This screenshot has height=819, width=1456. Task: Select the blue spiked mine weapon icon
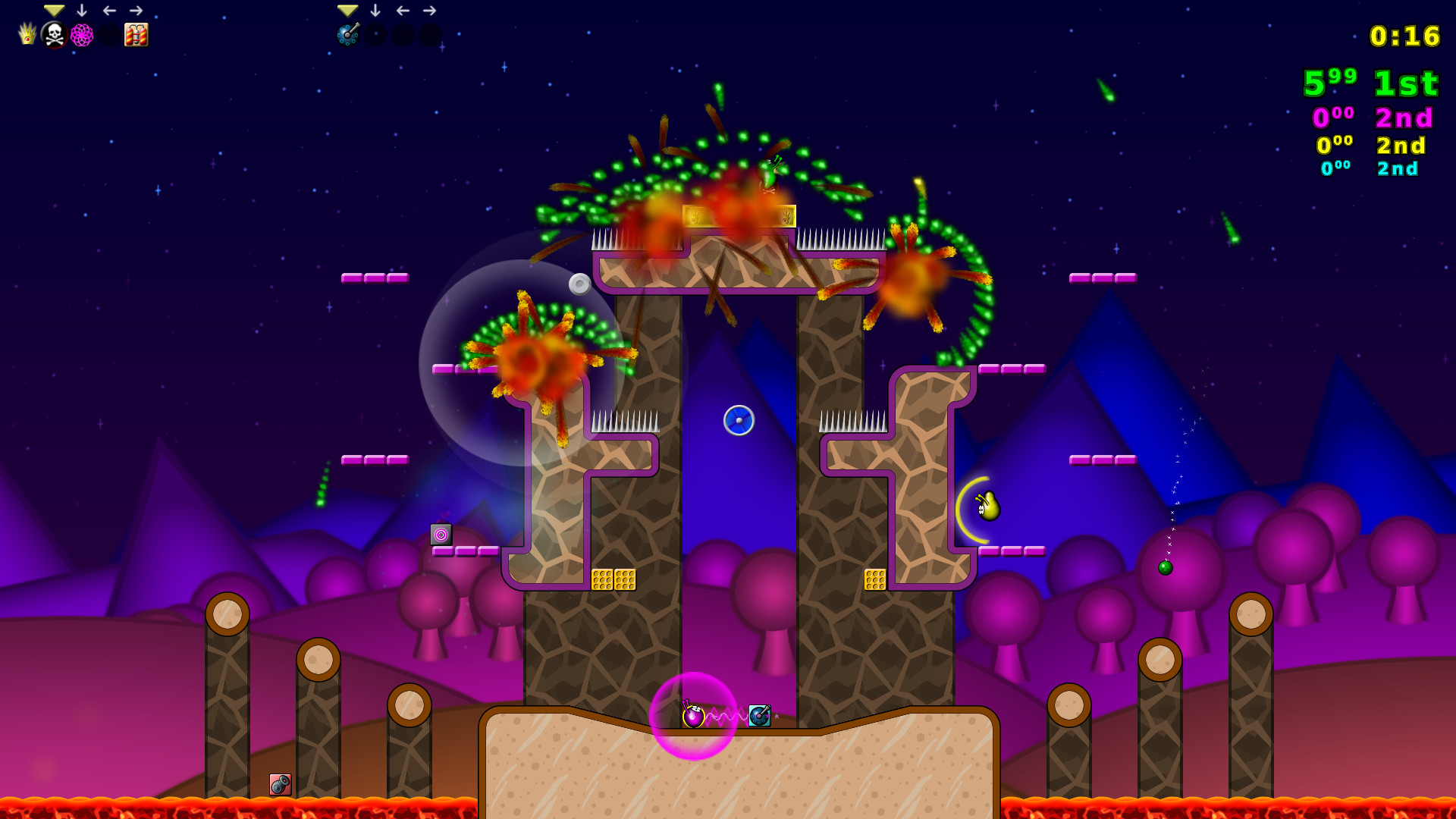[x=347, y=33]
